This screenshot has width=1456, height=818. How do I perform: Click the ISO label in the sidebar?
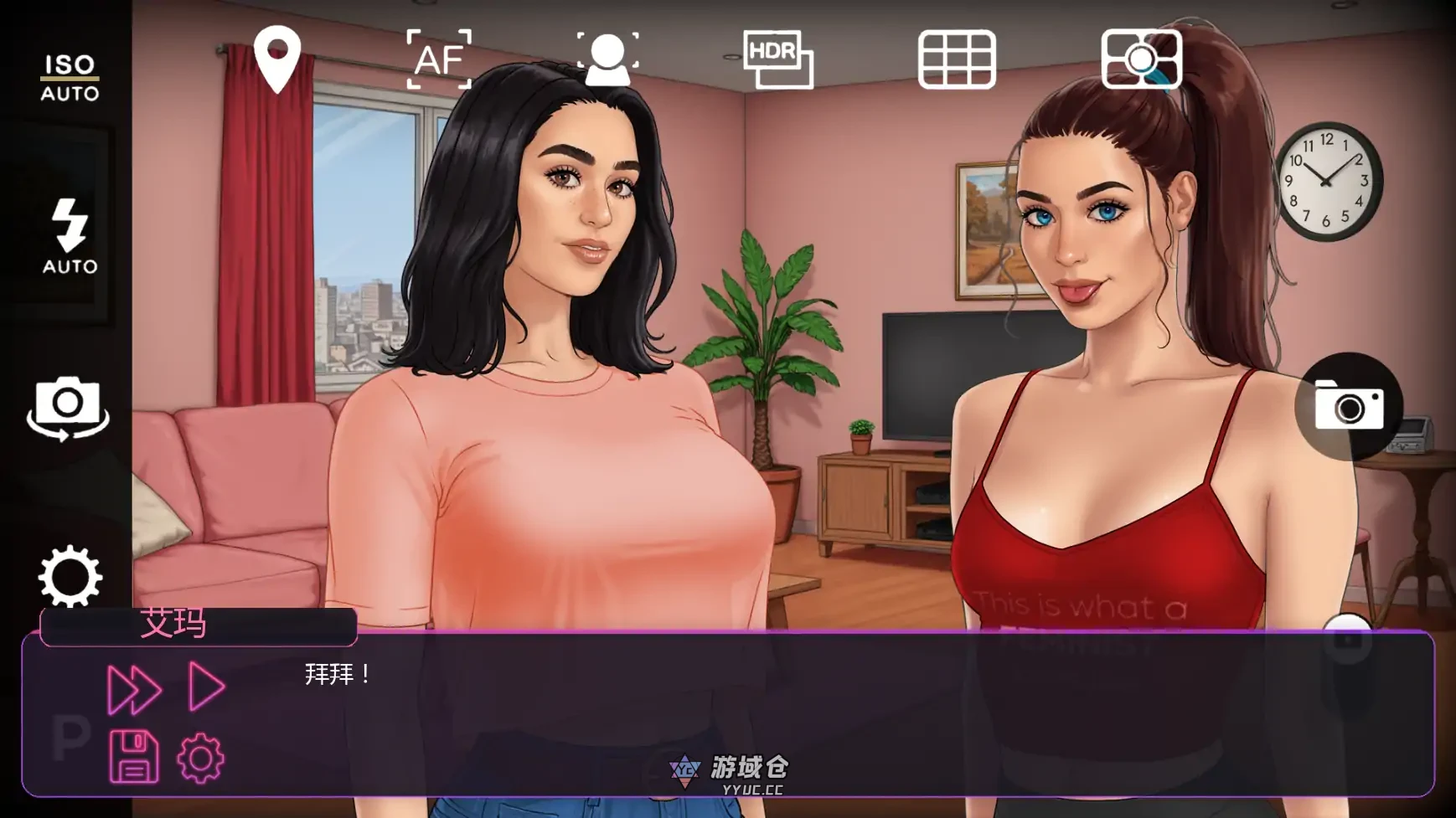point(70,64)
